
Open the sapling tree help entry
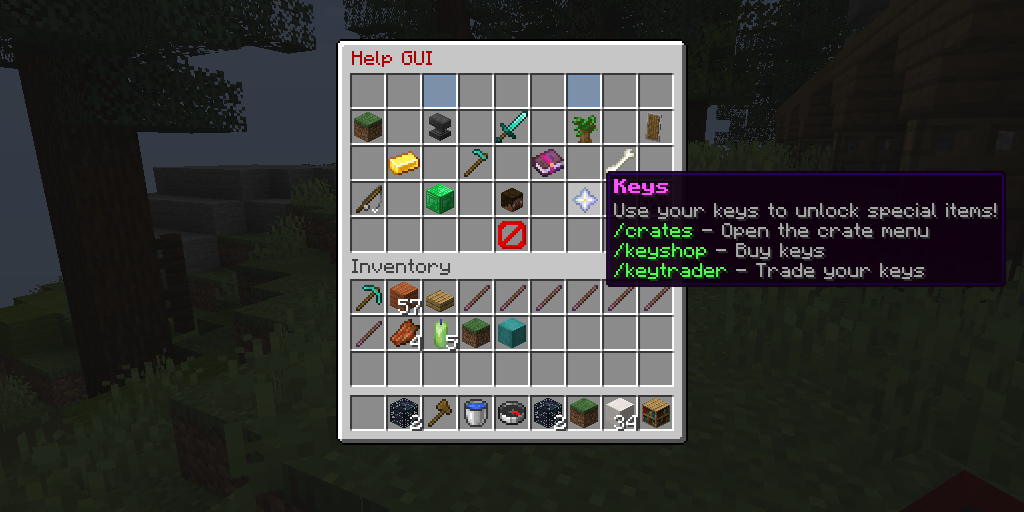(584, 127)
